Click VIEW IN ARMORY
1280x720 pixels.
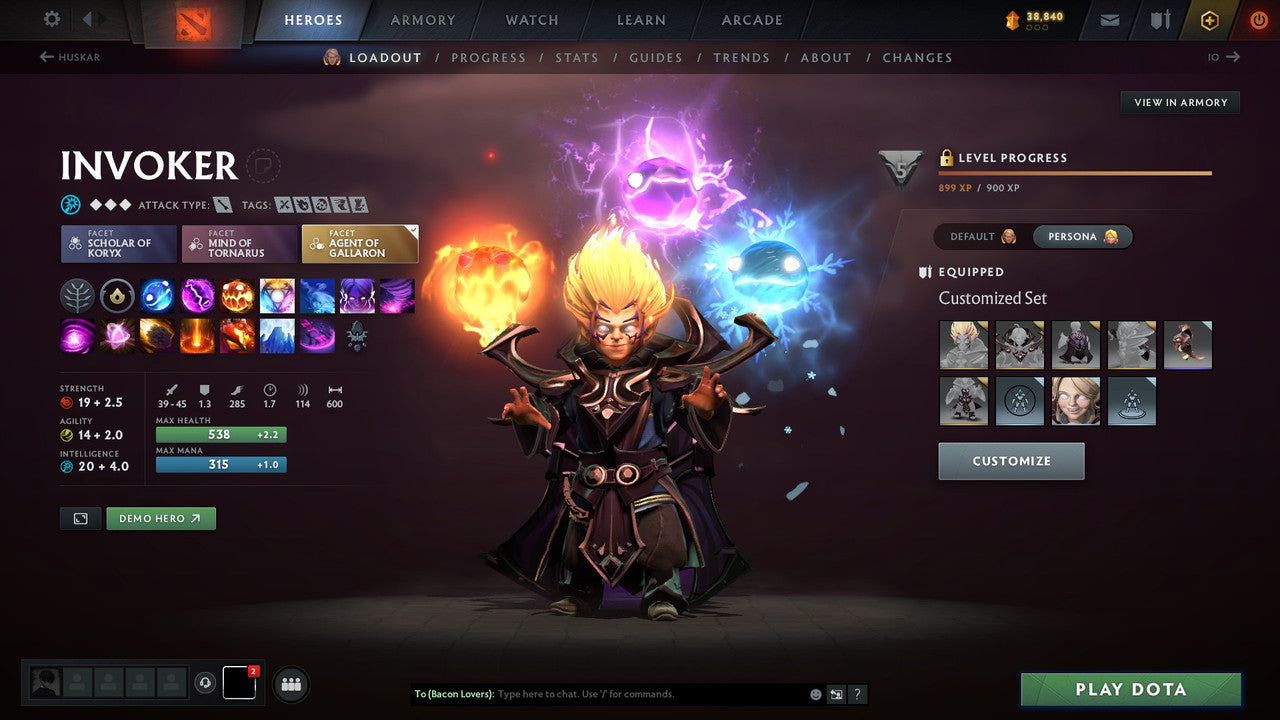pos(1180,102)
